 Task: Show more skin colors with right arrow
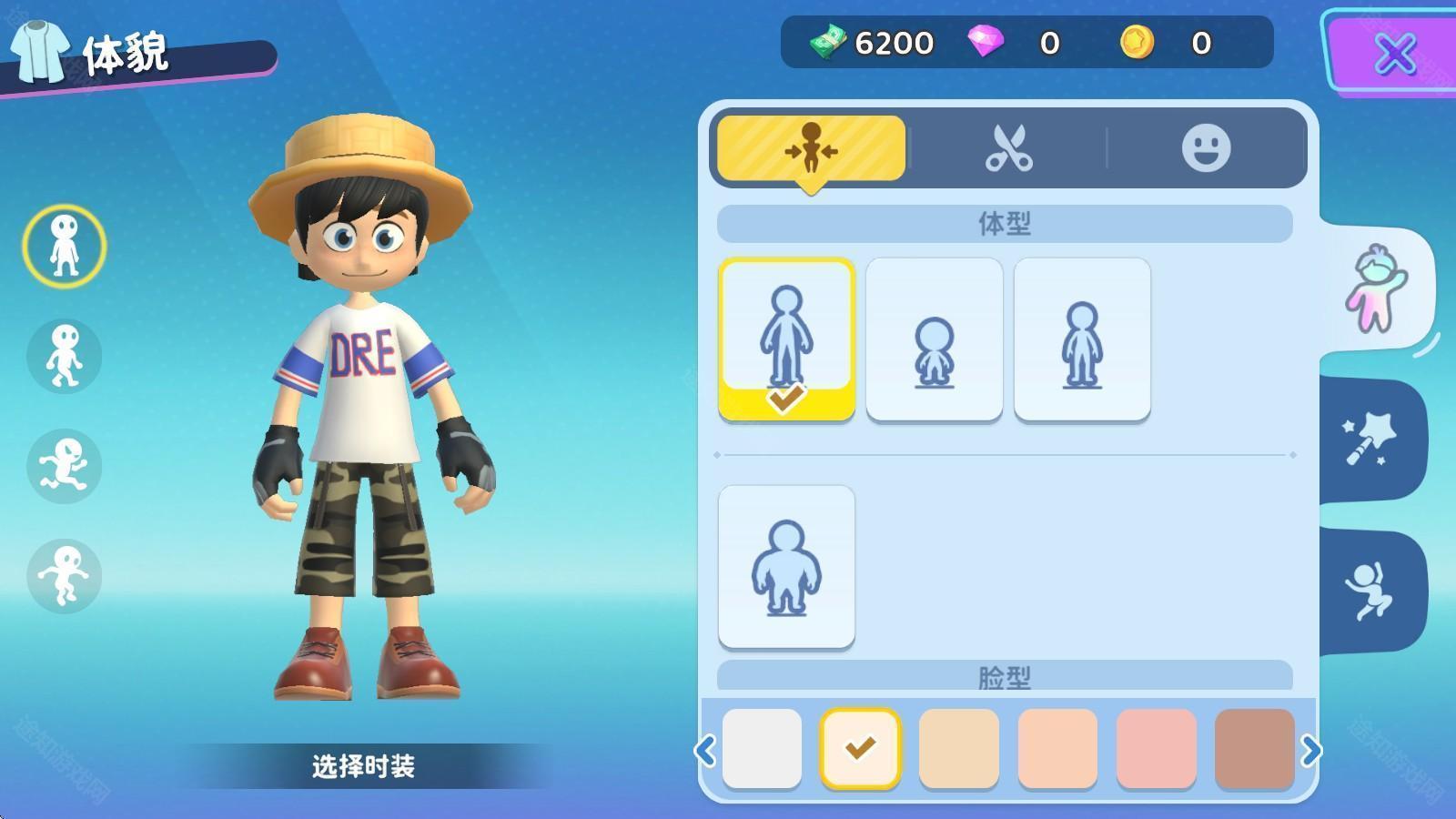(1310, 751)
